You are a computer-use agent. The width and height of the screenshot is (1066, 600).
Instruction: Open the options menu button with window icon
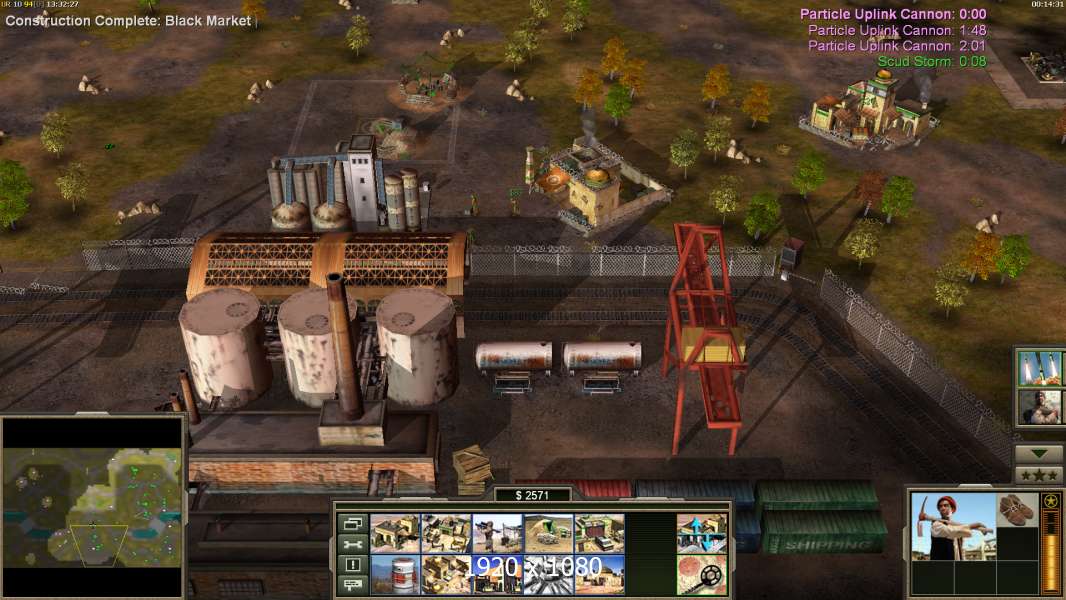352,523
